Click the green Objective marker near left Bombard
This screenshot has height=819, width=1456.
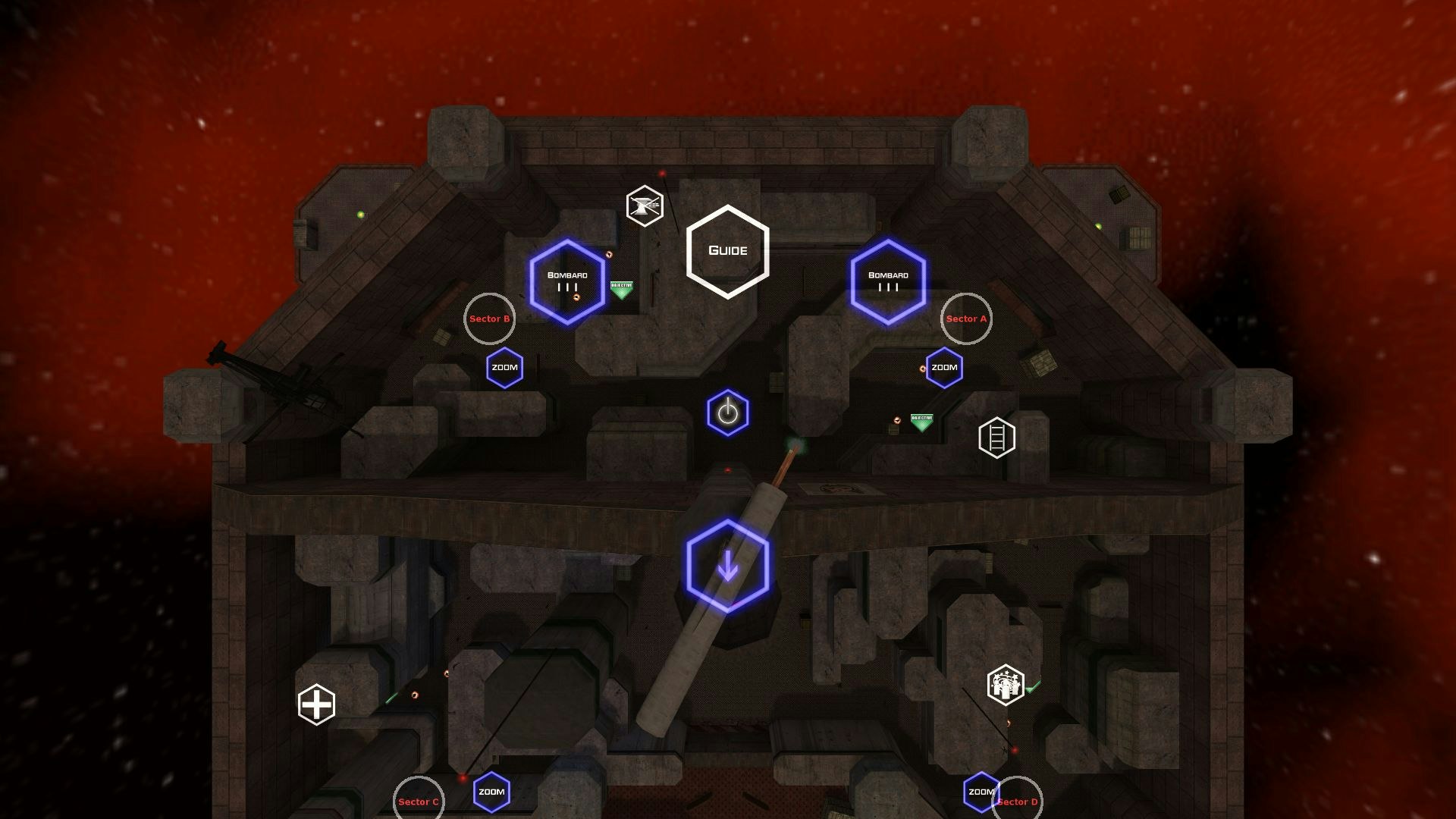point(622,286)
